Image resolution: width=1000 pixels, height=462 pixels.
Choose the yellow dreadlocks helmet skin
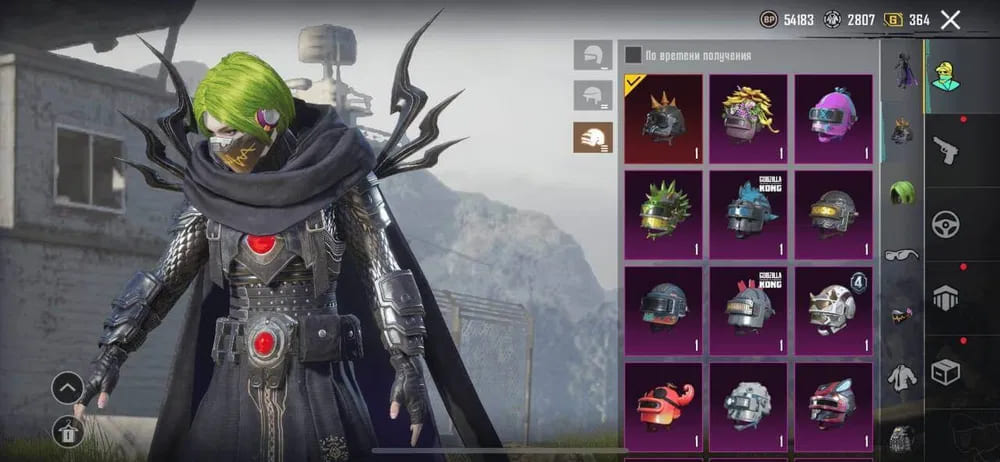point(748,118)
